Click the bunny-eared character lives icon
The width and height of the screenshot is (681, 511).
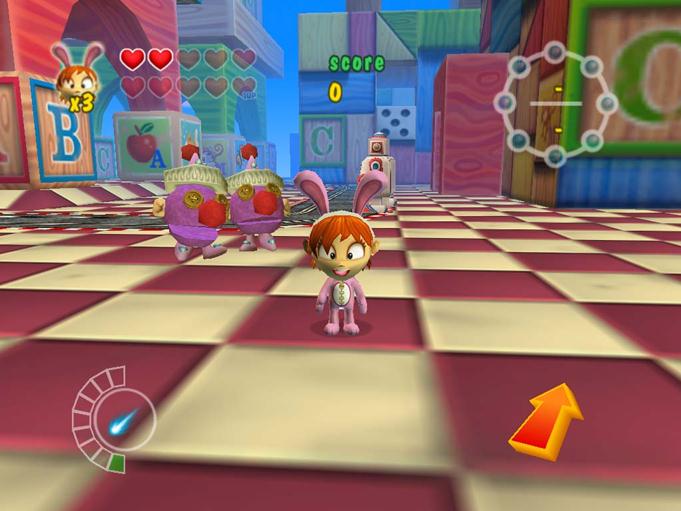tap(78, 75)
